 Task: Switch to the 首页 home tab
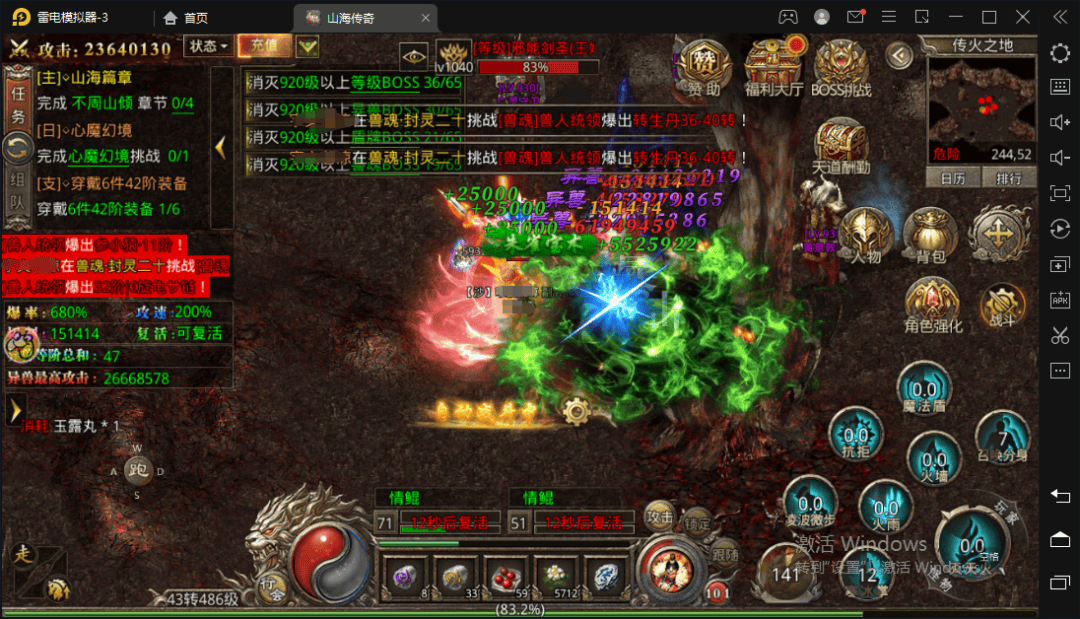pos(186,17)
